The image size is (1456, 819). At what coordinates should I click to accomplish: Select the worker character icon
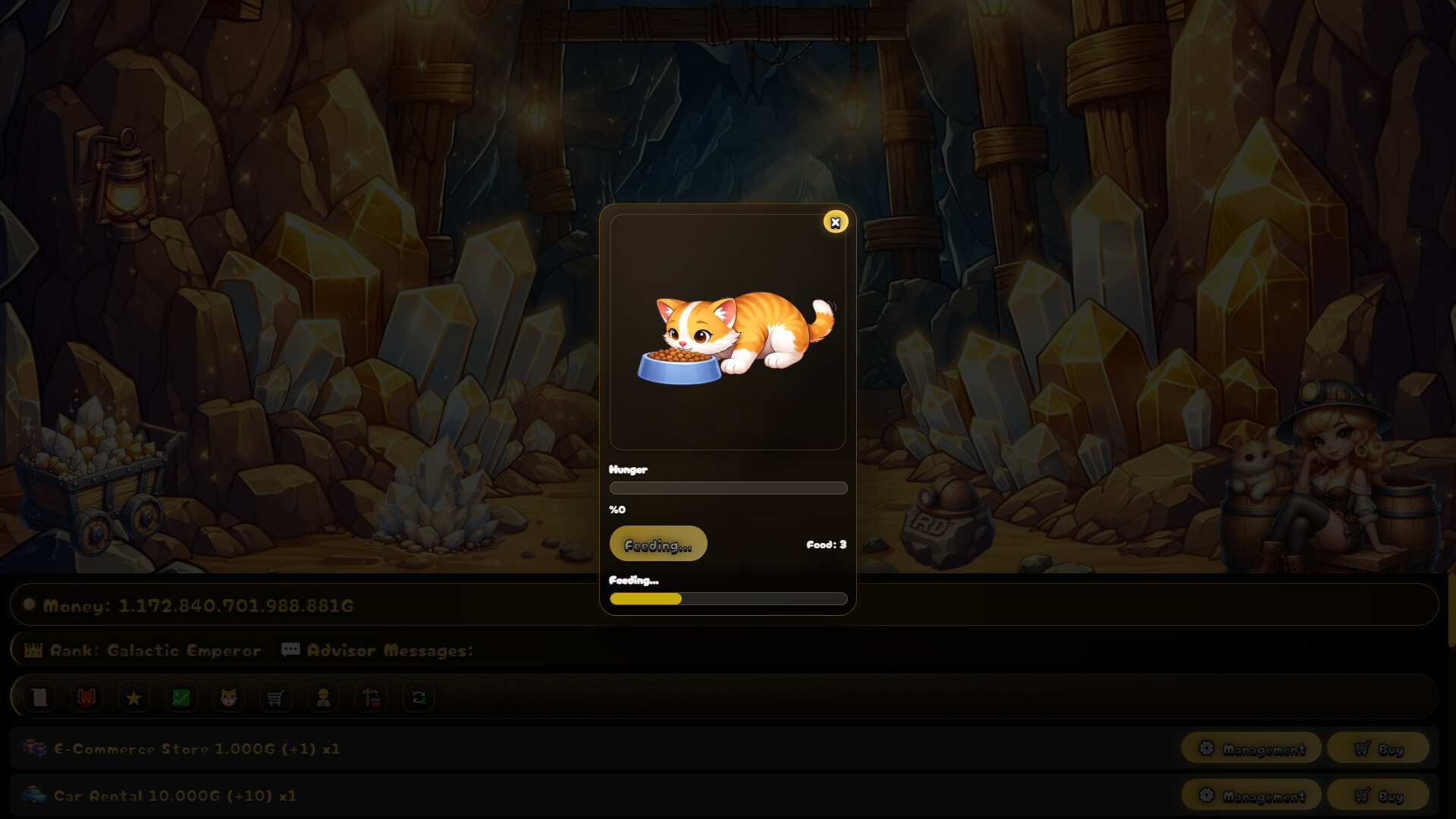[323, 697]
